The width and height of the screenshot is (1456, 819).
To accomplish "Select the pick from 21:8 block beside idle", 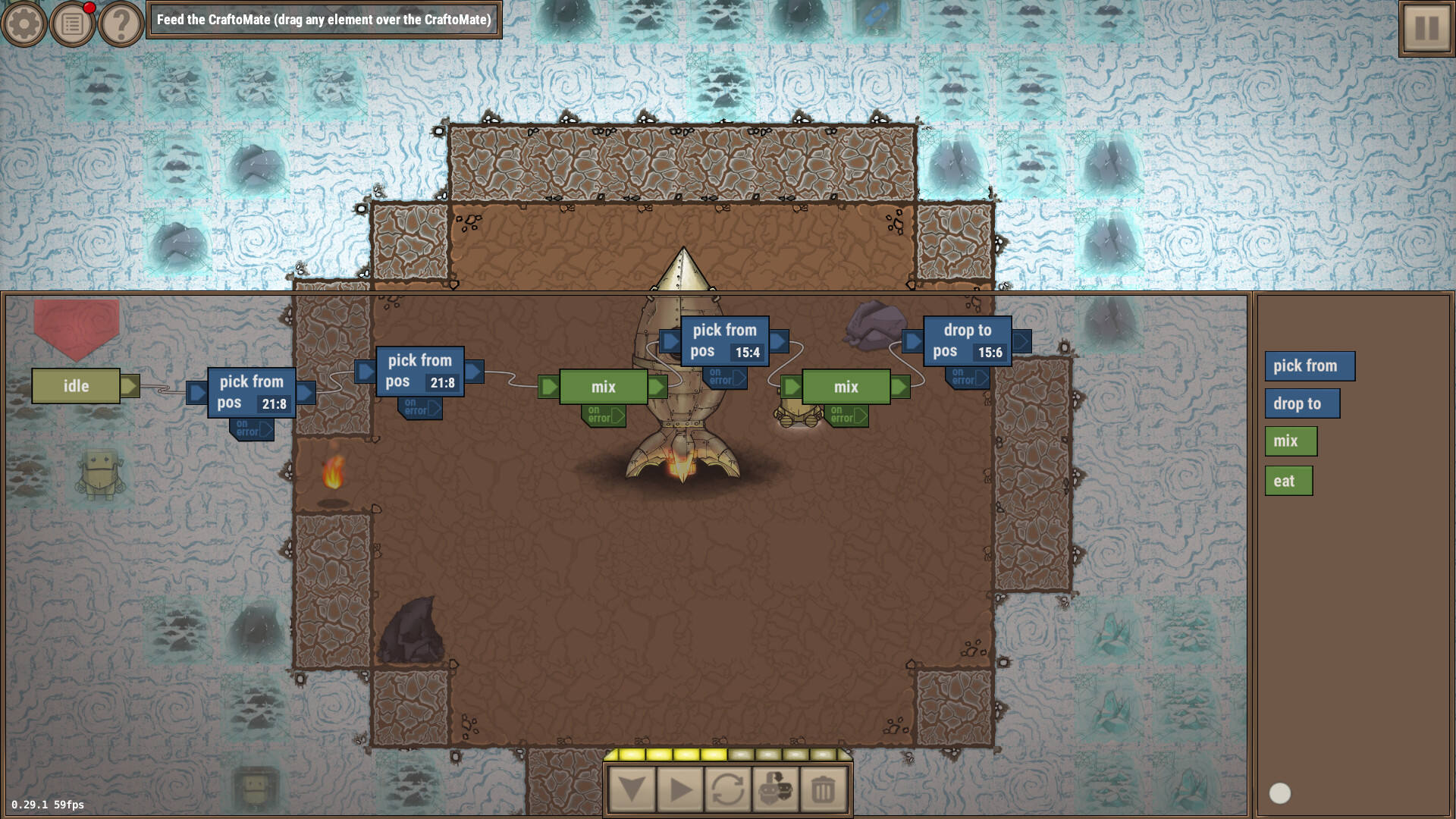I will point(251,392).
